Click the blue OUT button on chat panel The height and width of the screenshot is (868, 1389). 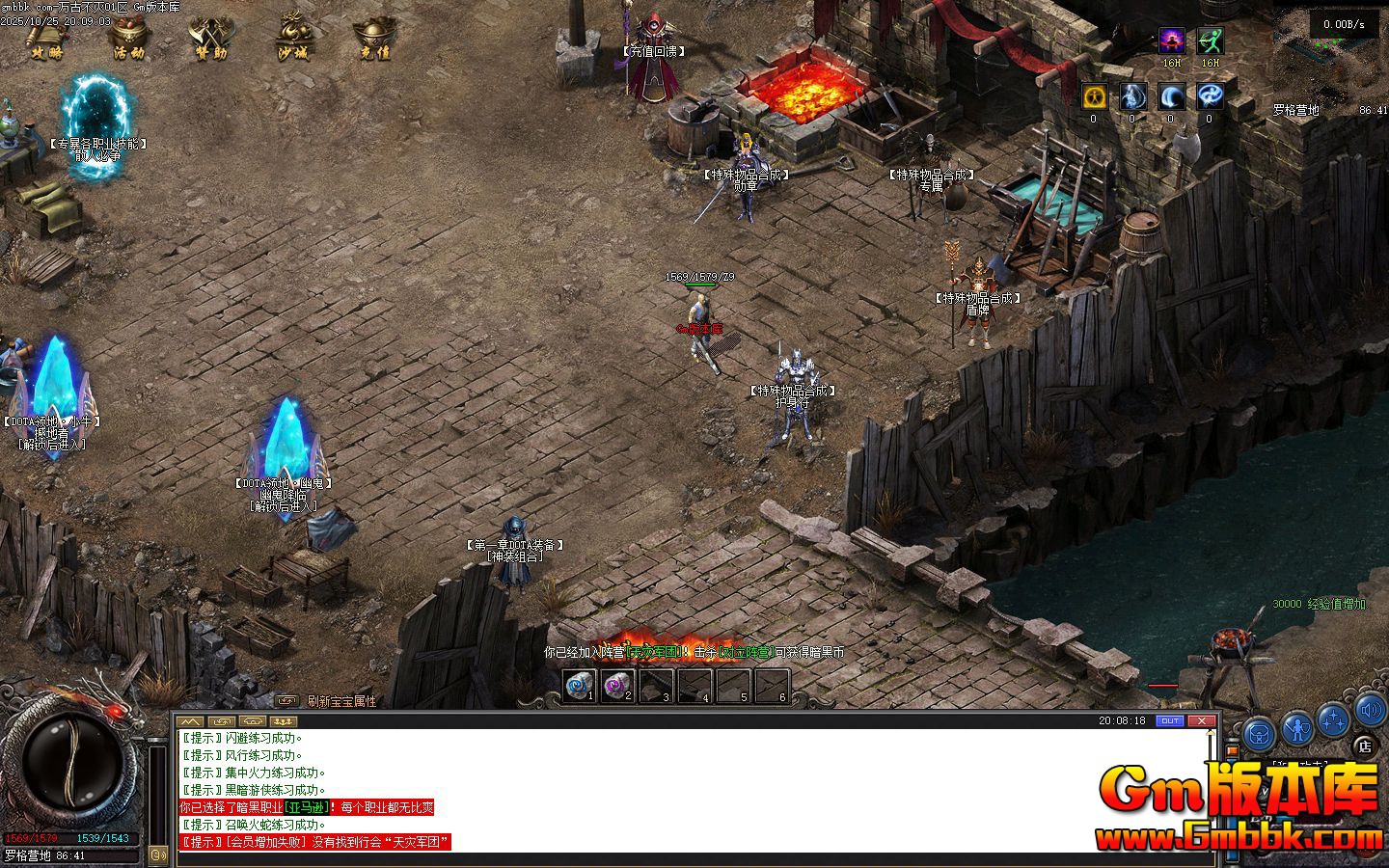1170,720
